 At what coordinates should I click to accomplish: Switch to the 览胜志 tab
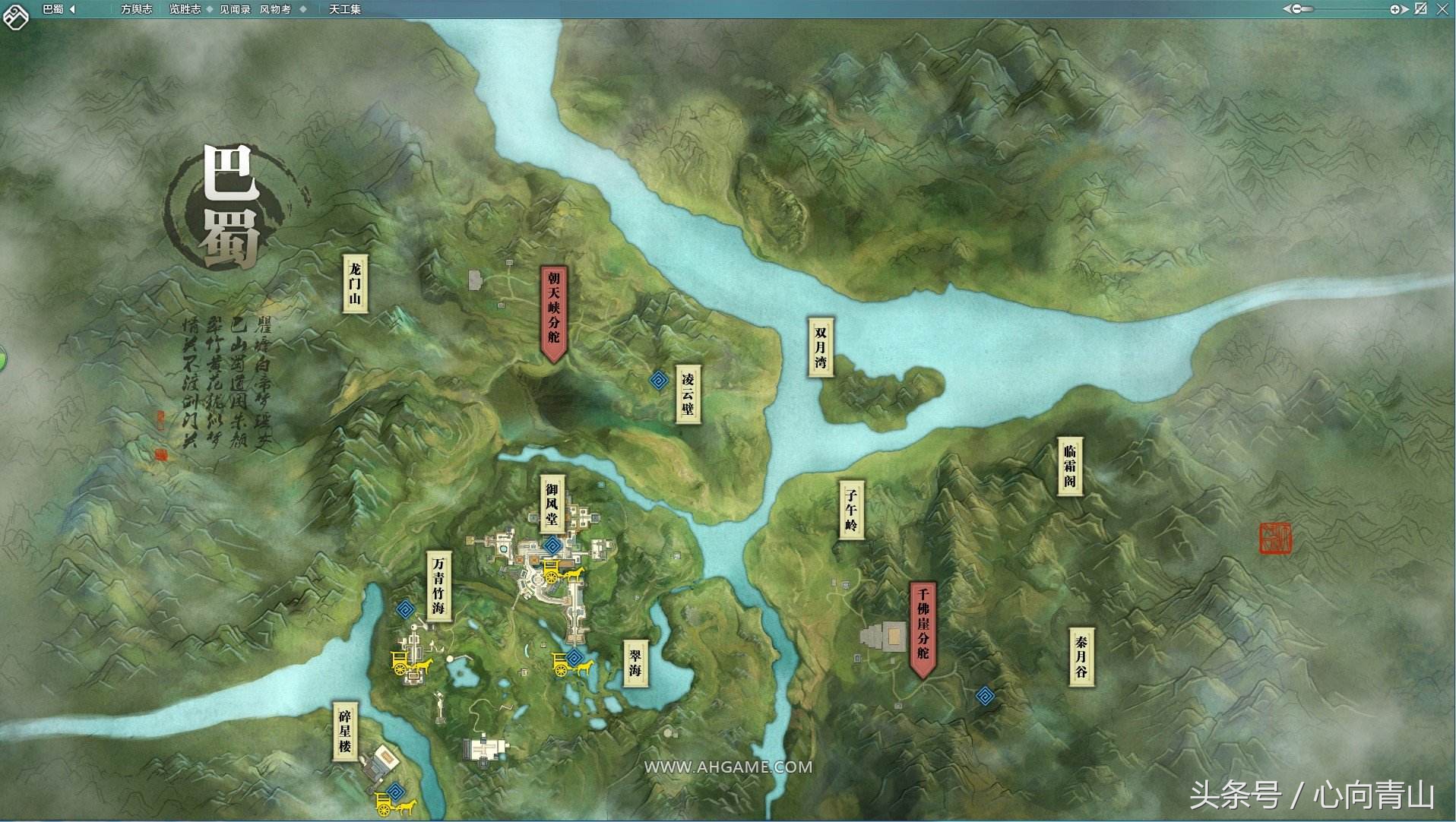click(x=185, y=9)
